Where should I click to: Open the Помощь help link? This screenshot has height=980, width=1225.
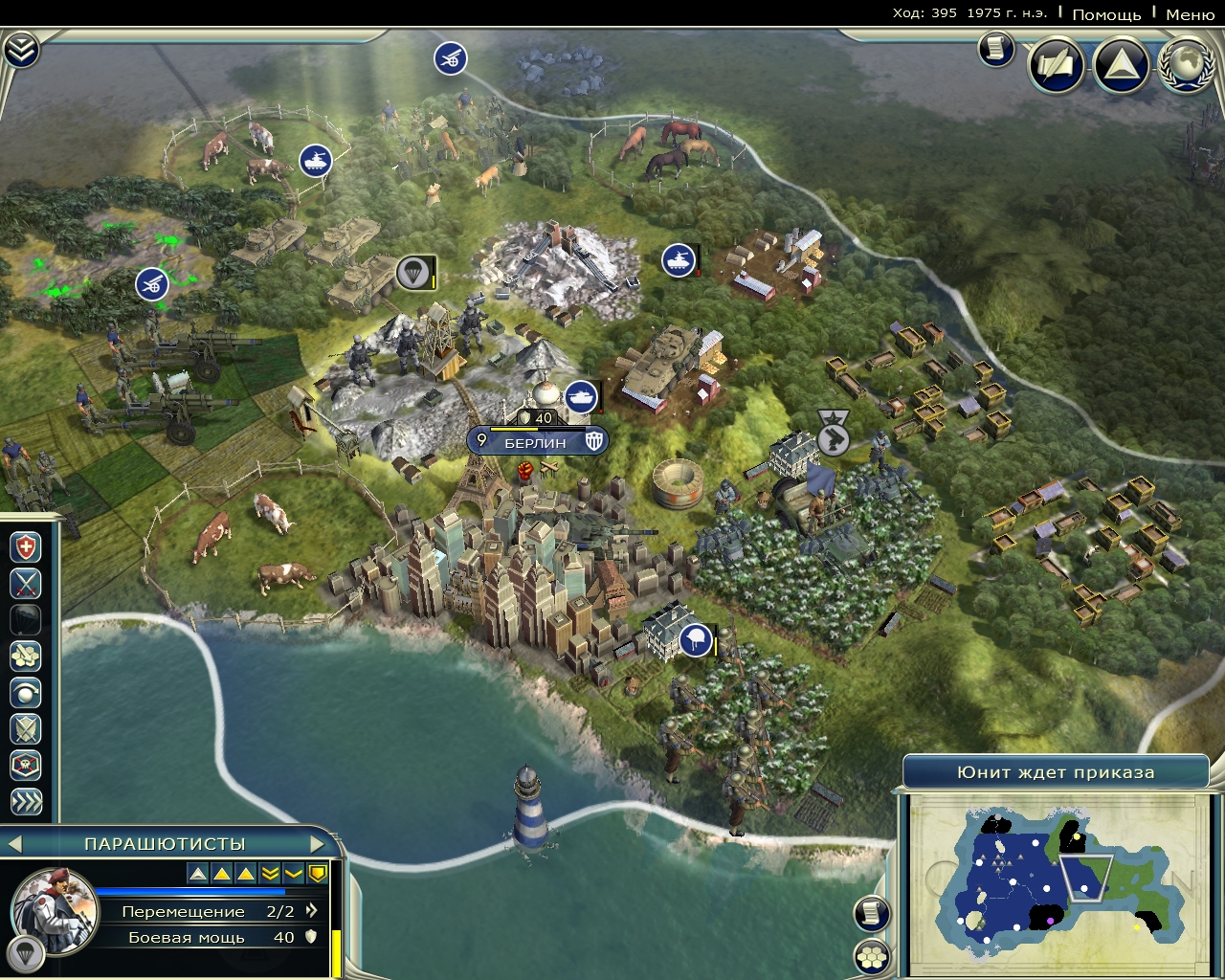[x=1106, y=14]
